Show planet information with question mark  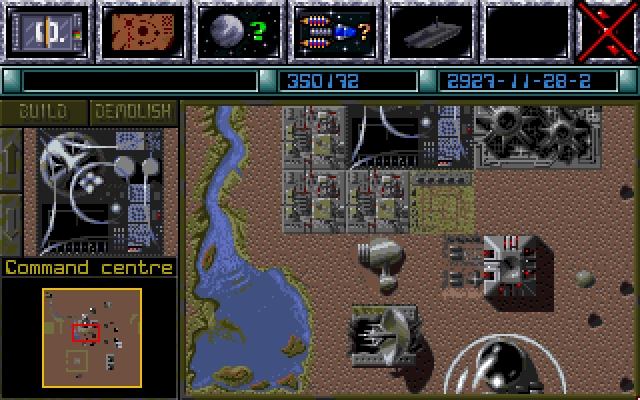point(236,31)
